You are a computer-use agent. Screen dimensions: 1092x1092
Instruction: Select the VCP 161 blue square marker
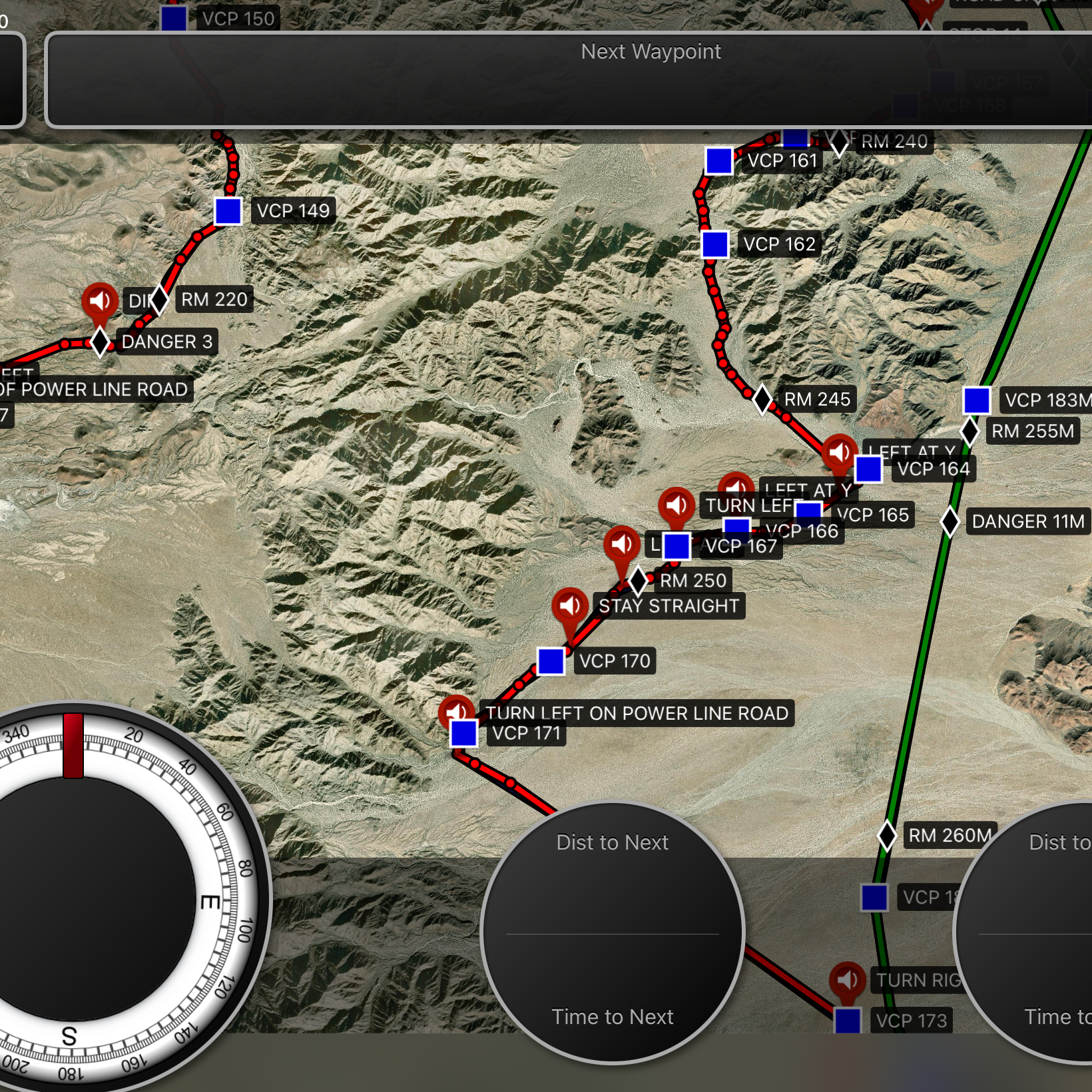coord(719,160)
